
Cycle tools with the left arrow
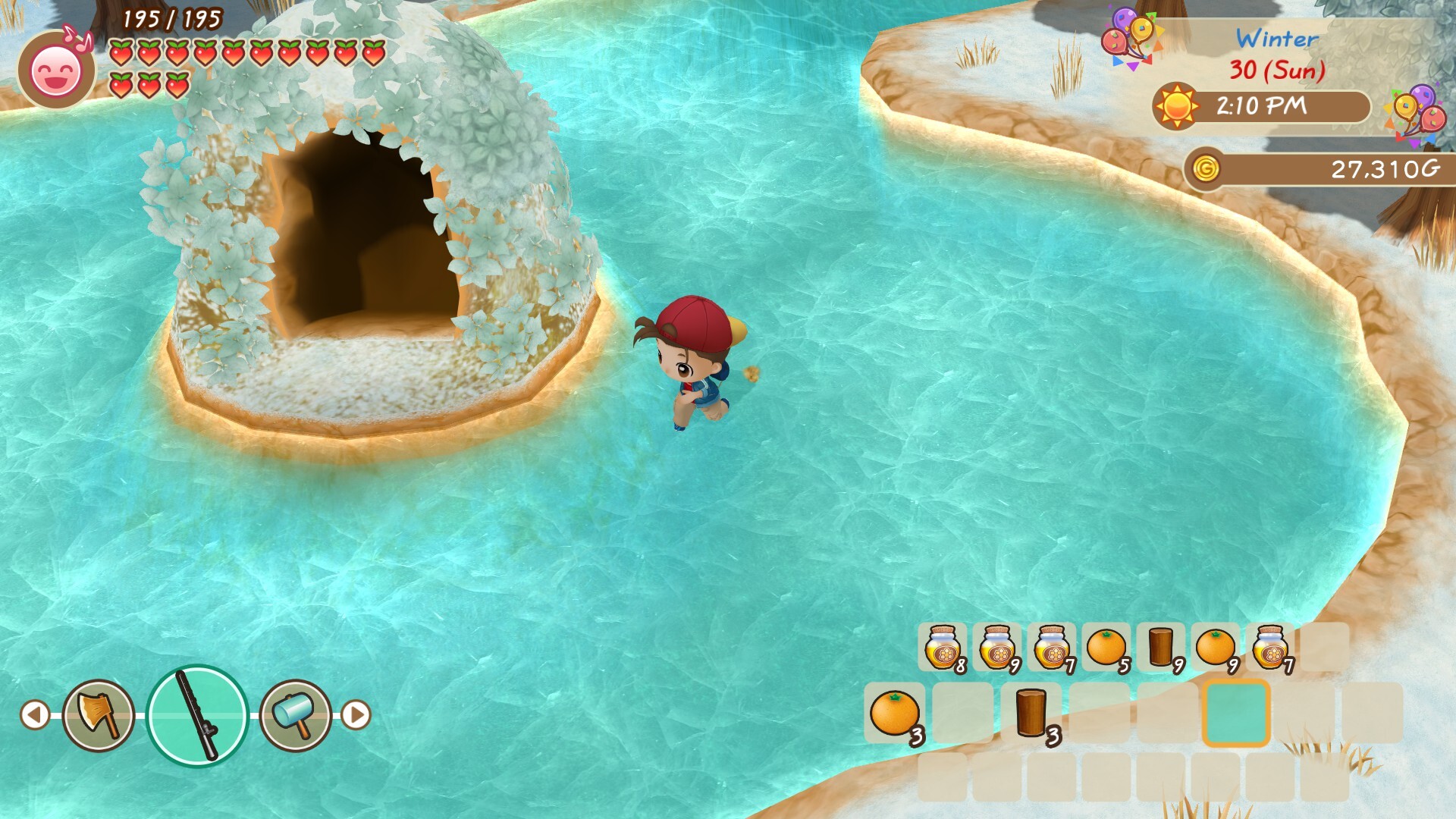(35, 714)
